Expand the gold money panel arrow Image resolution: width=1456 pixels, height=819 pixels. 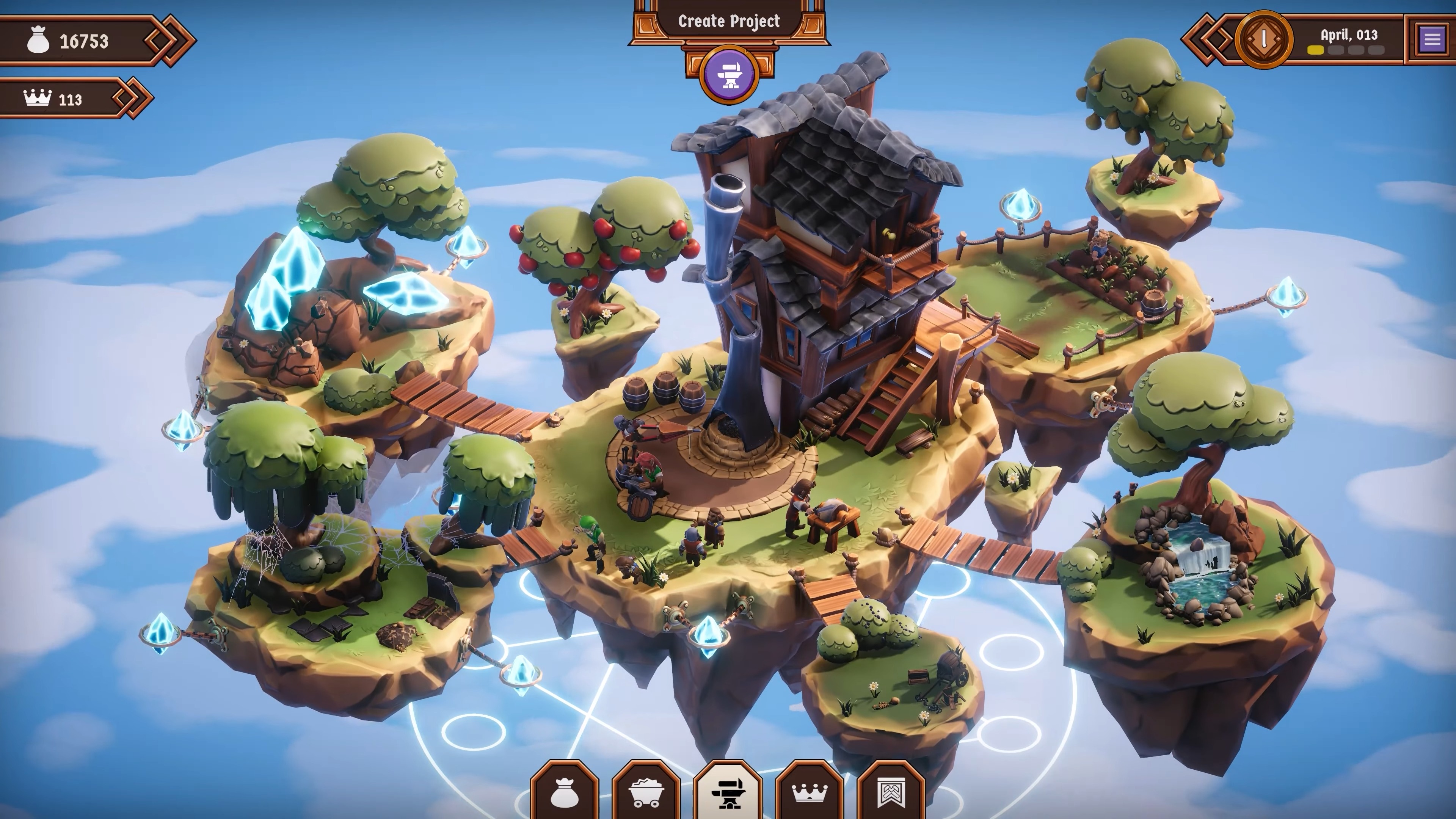pos(169,41)
